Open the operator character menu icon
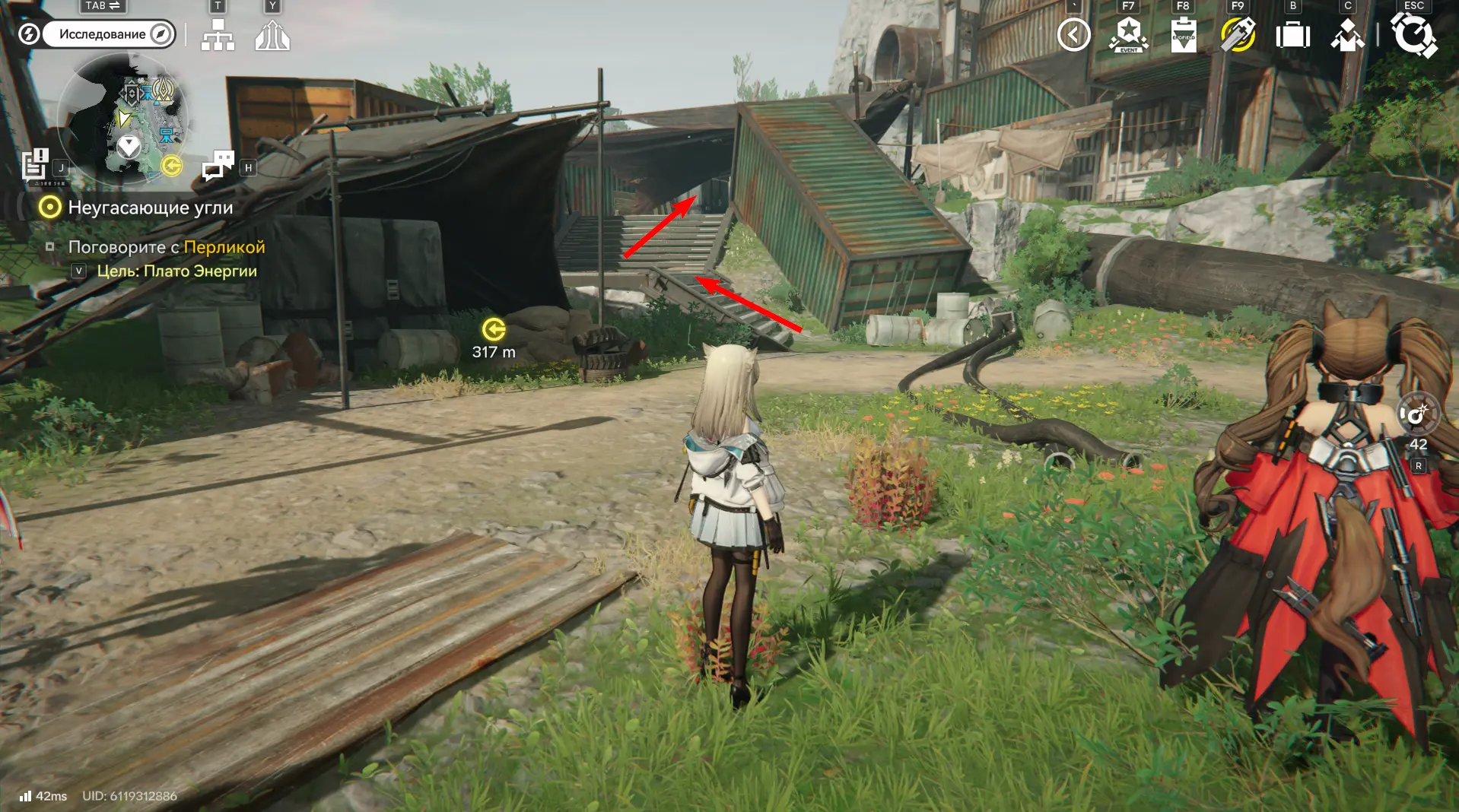 pyautogui.click(x=1347, y=35)
